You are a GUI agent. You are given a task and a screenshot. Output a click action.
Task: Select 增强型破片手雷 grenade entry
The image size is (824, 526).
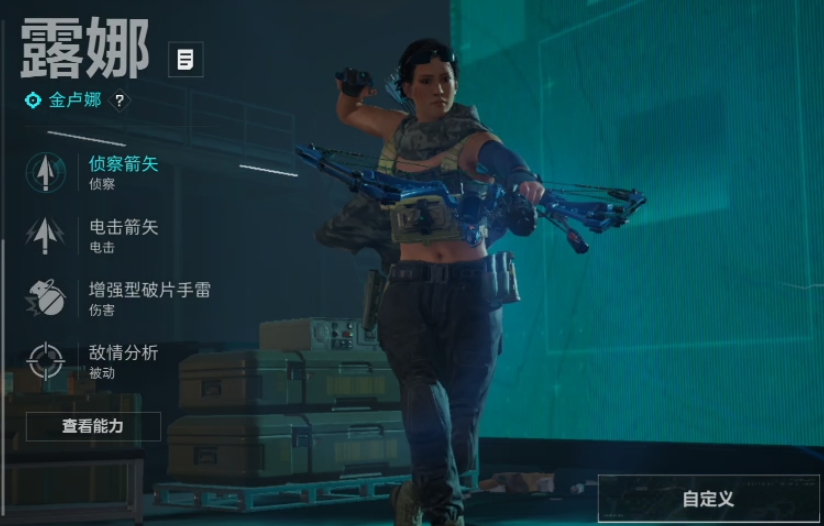pos(148,297)
